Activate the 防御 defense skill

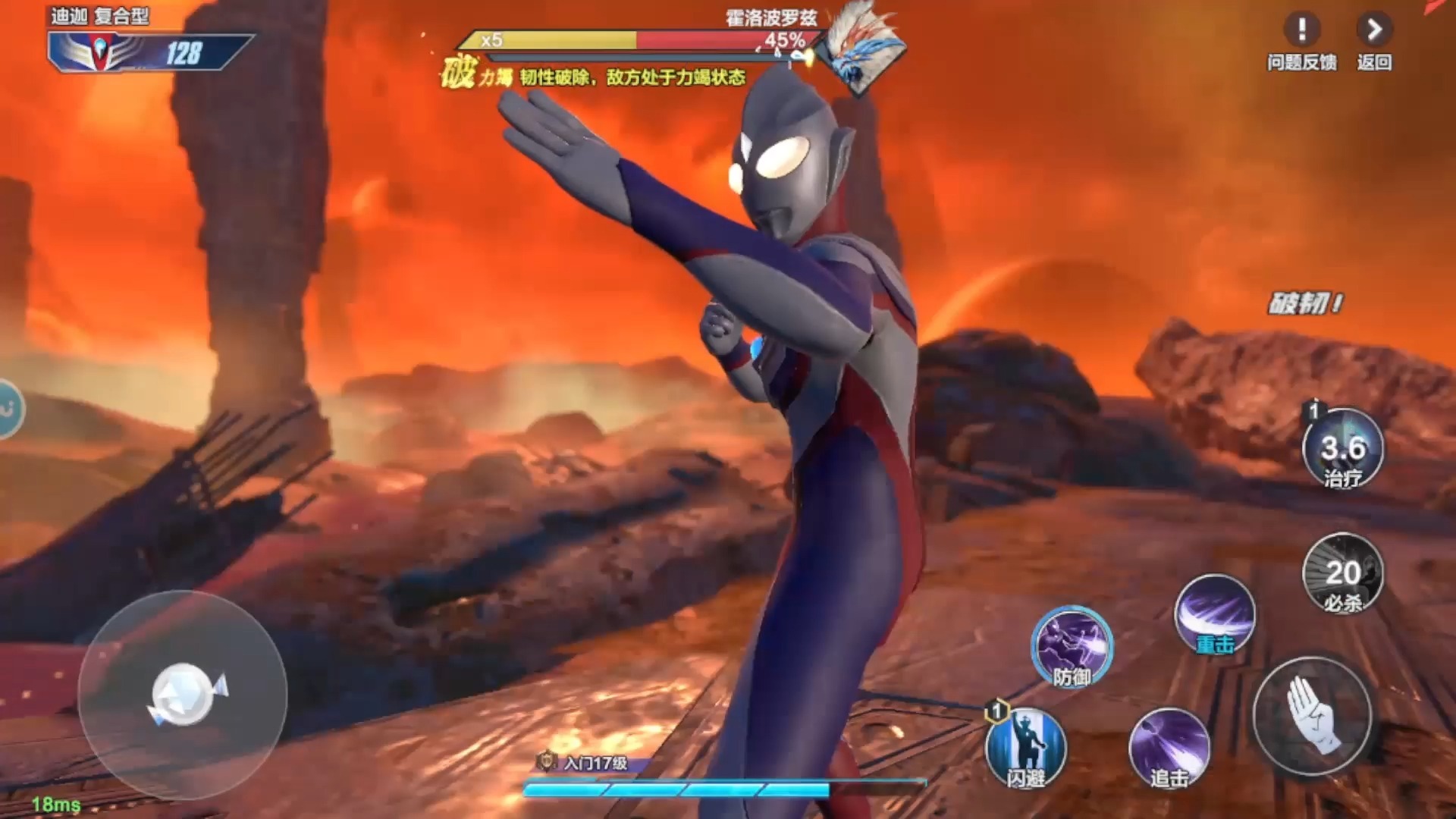click(x=1072, y=647)
